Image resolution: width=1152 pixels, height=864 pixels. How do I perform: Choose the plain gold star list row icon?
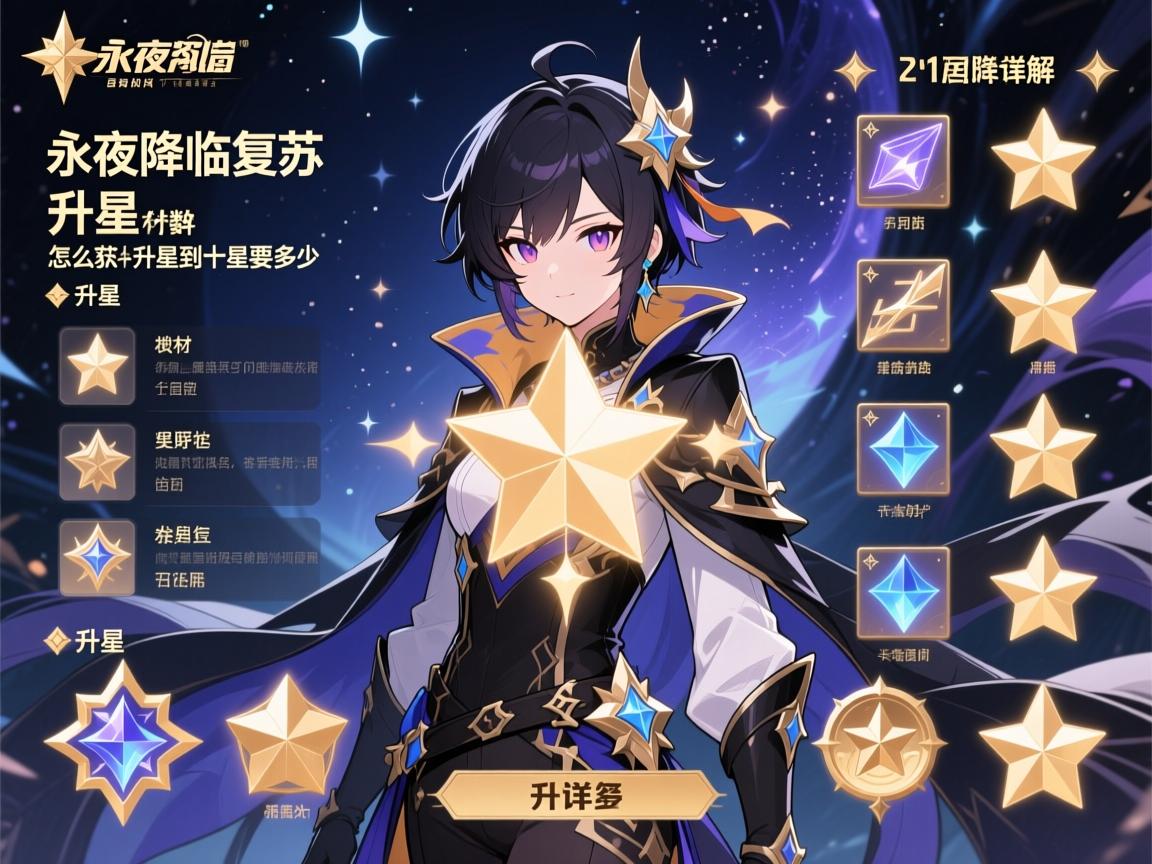pyautogui.click(x=97, y=365)
